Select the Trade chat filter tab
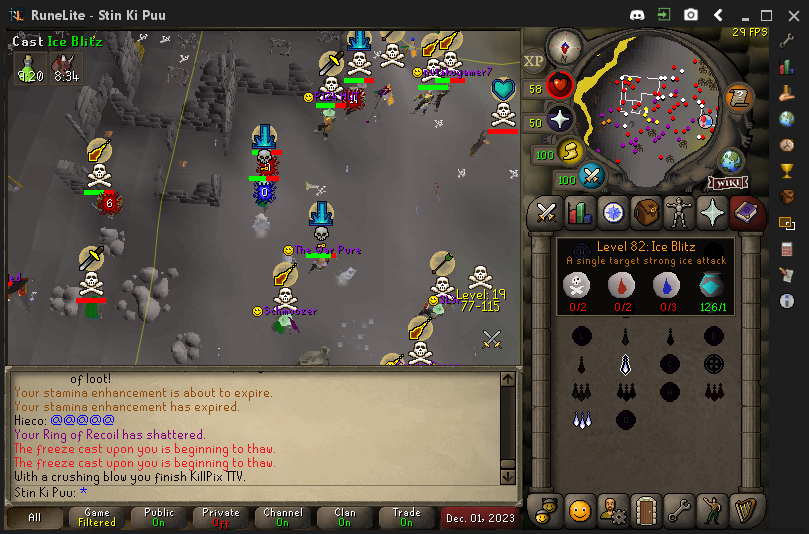The height and width of the screenshot is (534, 809). (x=406, y=517)
